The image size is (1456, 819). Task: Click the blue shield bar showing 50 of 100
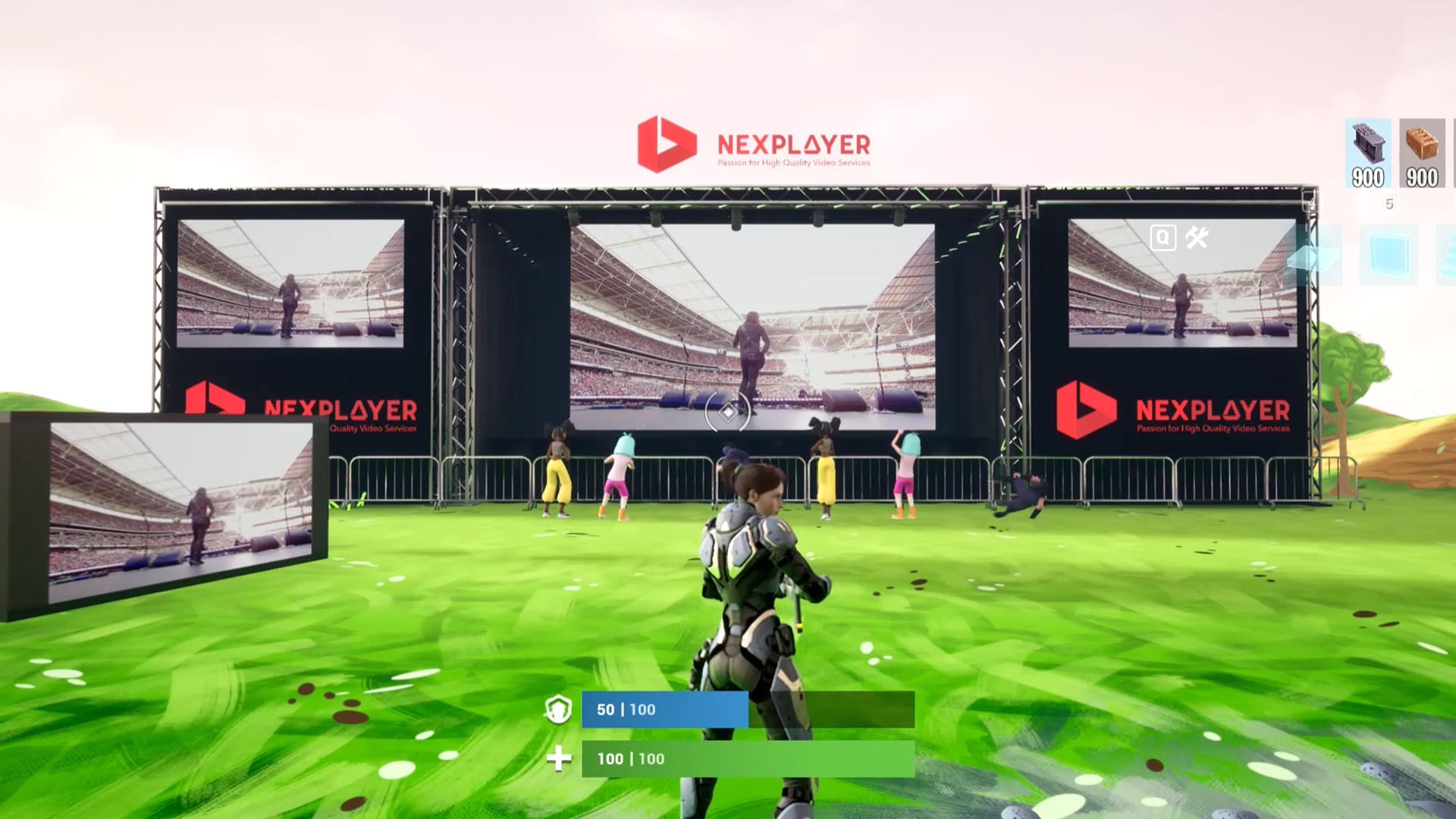point(664,711)
